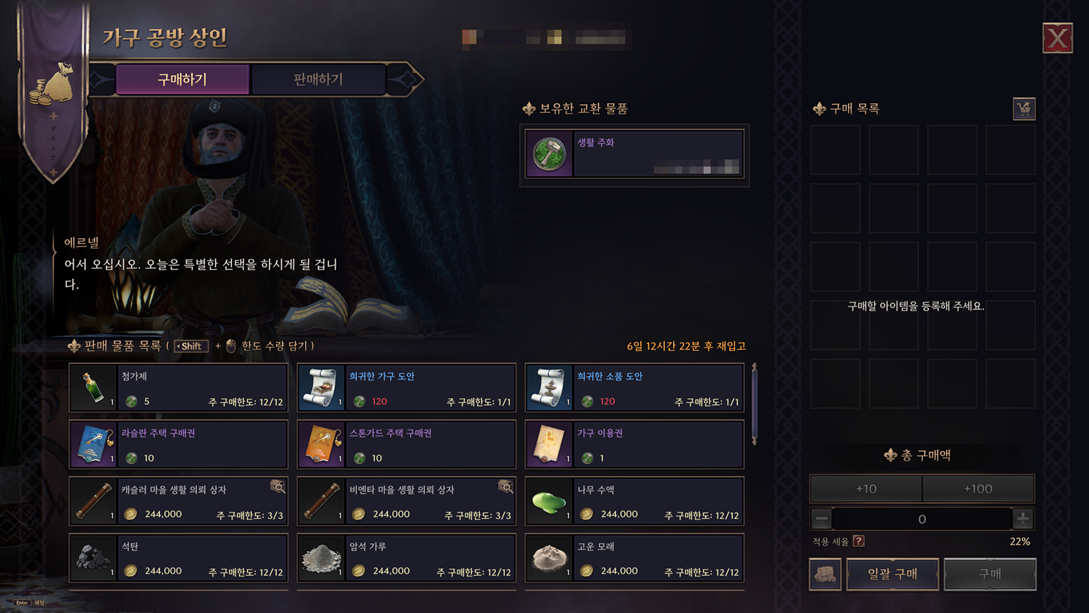This screenshot has height=613, width=1089.
Task: Pick the 캐슬러 마을 생활 의뢰 상자
Action: (x=179, y=501)
